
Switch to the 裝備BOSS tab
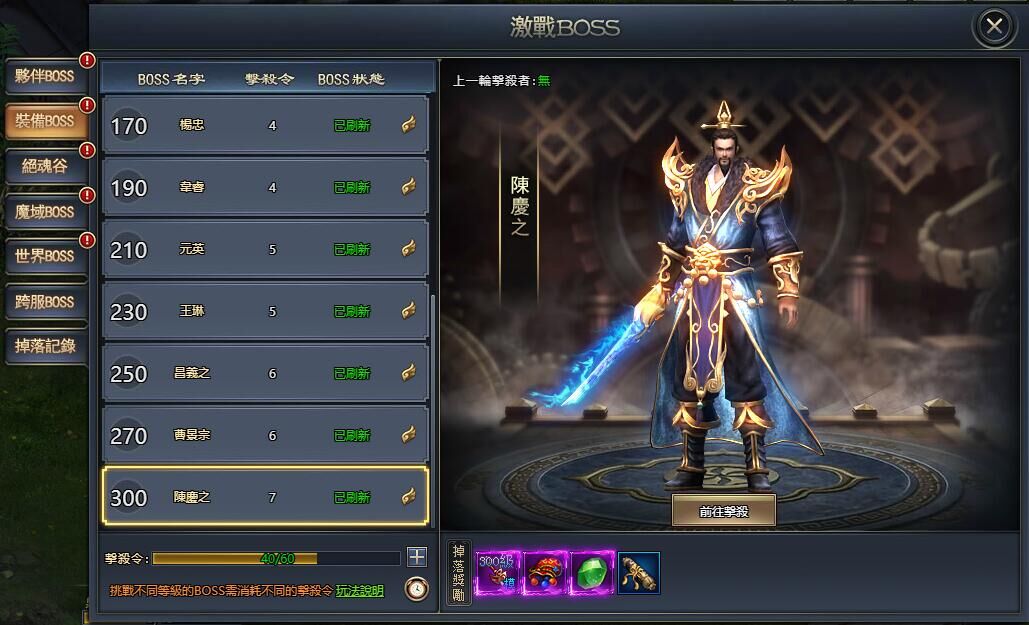[45, 121]
